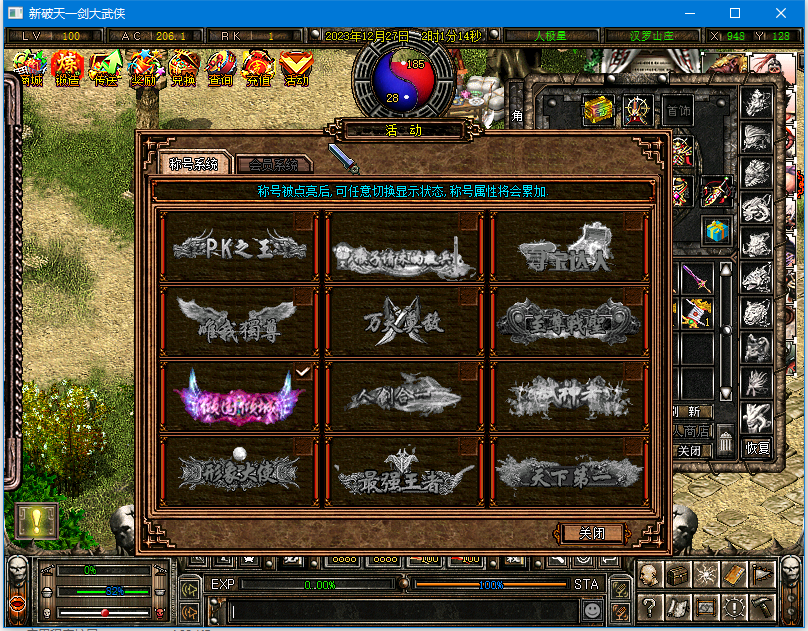Select the 称号系统 tab
The width and height of the screenshot is (808, 631).
click(x=194, y=164)
